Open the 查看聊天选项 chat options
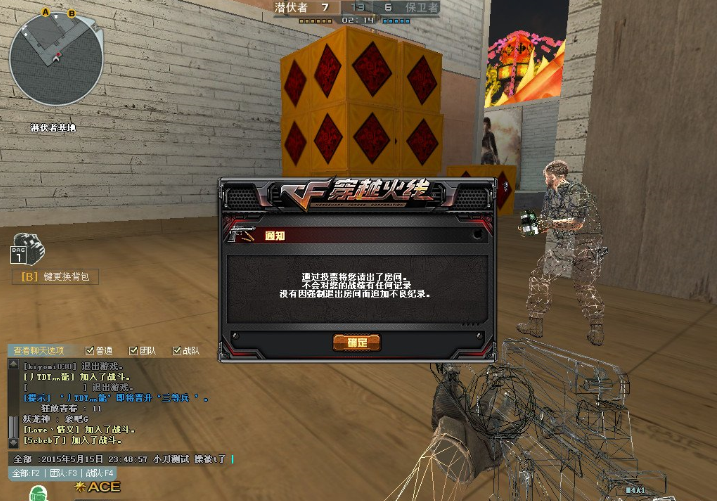This screenshot has width=718, height=501. click(36, 351)
